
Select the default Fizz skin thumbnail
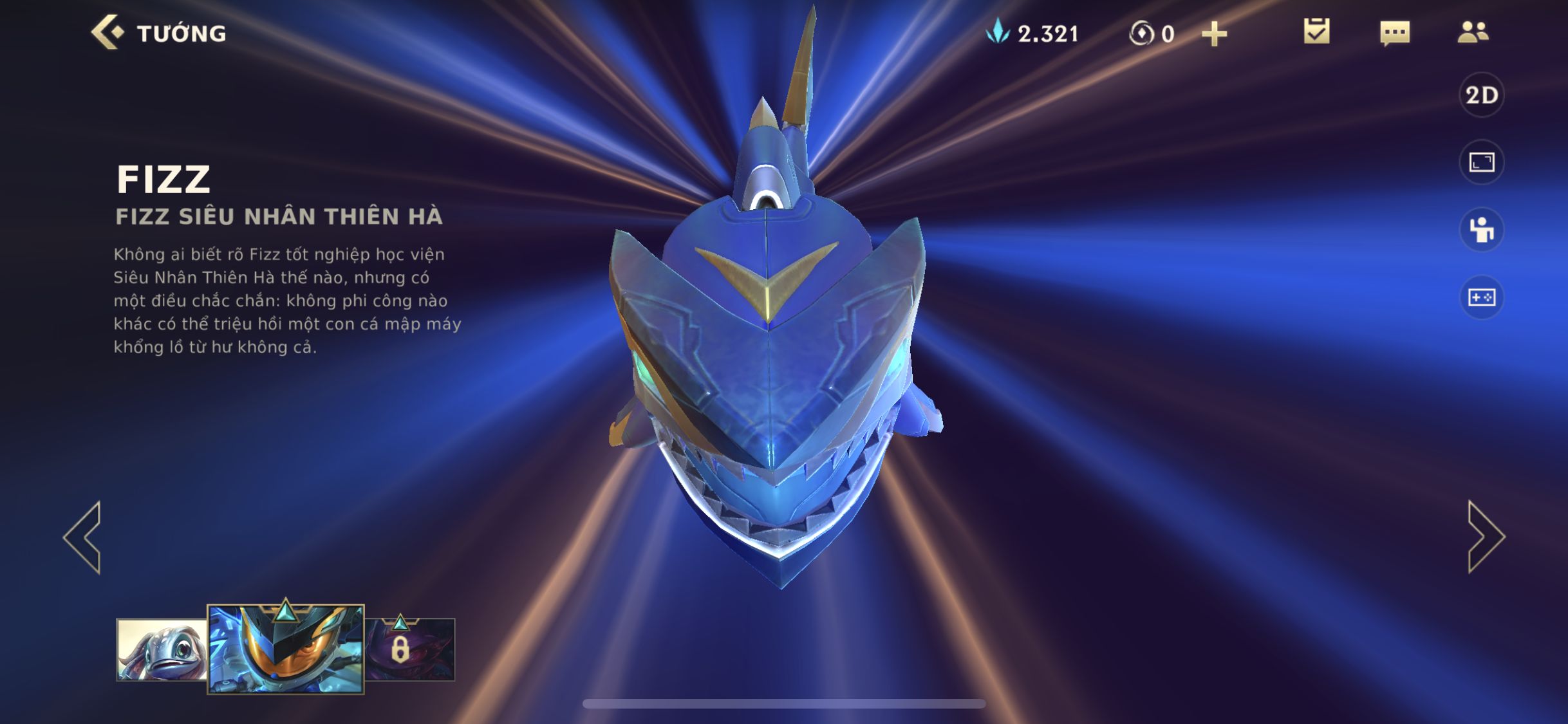pos(162,650)
